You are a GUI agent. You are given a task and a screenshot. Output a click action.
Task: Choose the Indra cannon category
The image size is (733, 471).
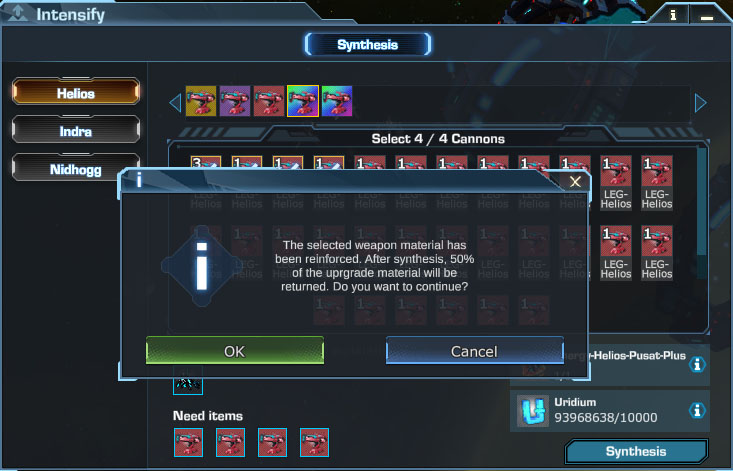point(75,130)
